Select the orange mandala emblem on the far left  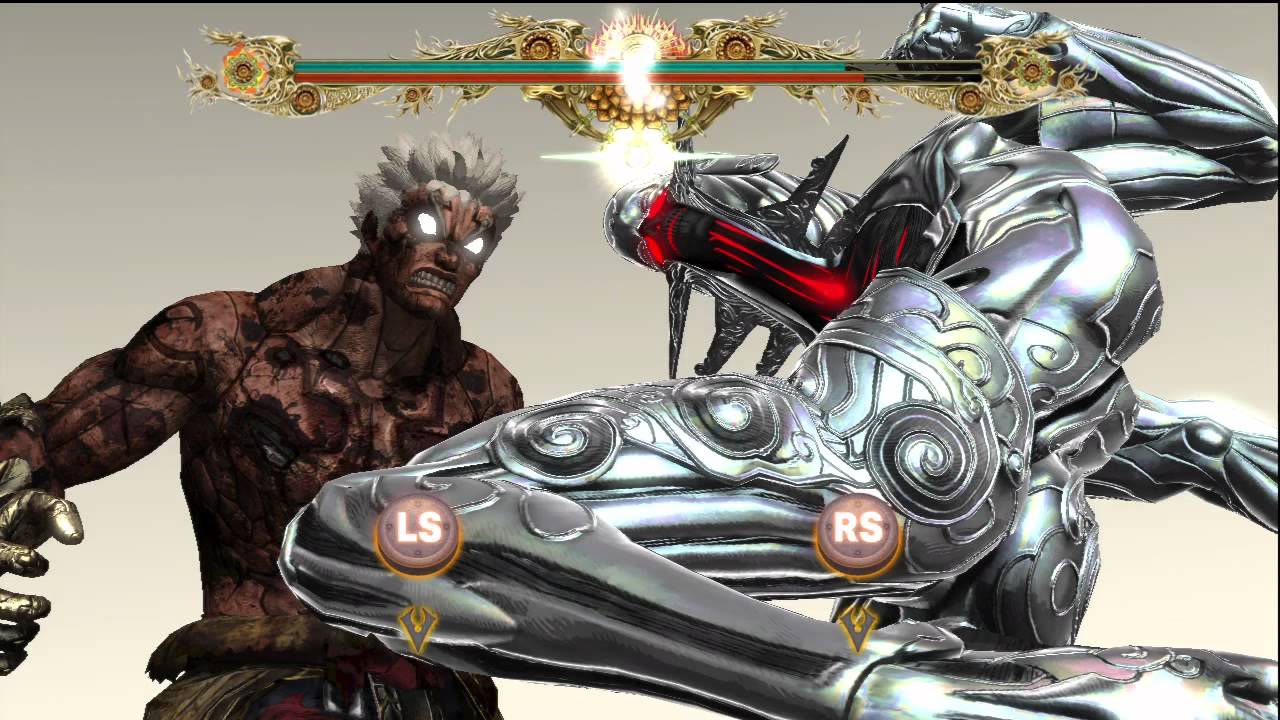[243, 71]
